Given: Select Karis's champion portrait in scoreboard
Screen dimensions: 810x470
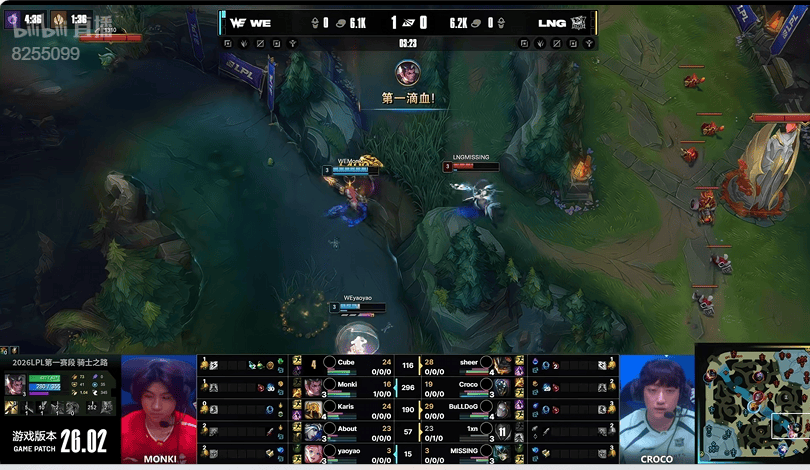Looking at the screenshot, I should tap(313, 410).
